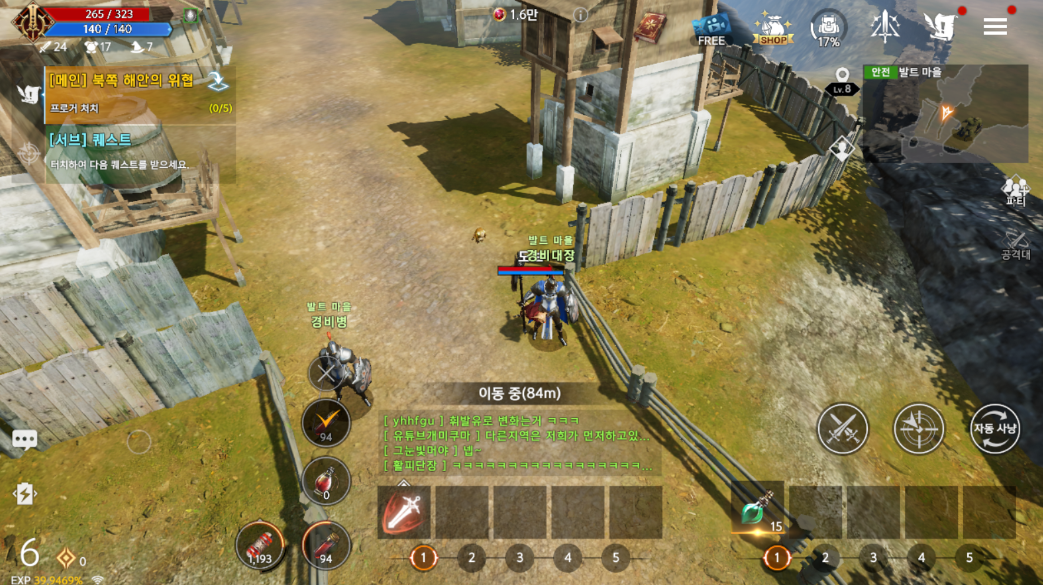Tap the 서브 퀘스트 tracker entry

click(138, 151)
